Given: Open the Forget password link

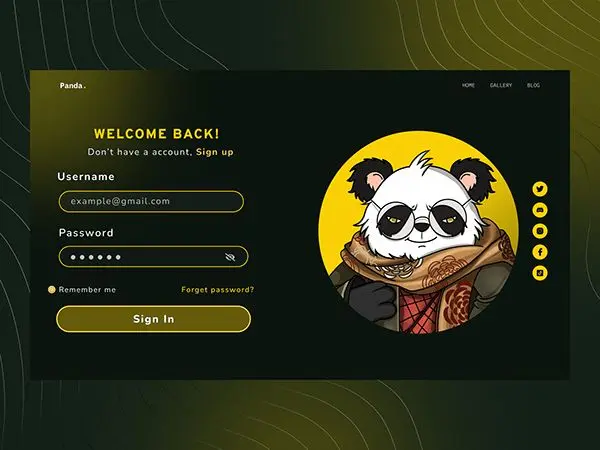Looking at the screenshot, I should pyautogui.click(x=217, y=290).
